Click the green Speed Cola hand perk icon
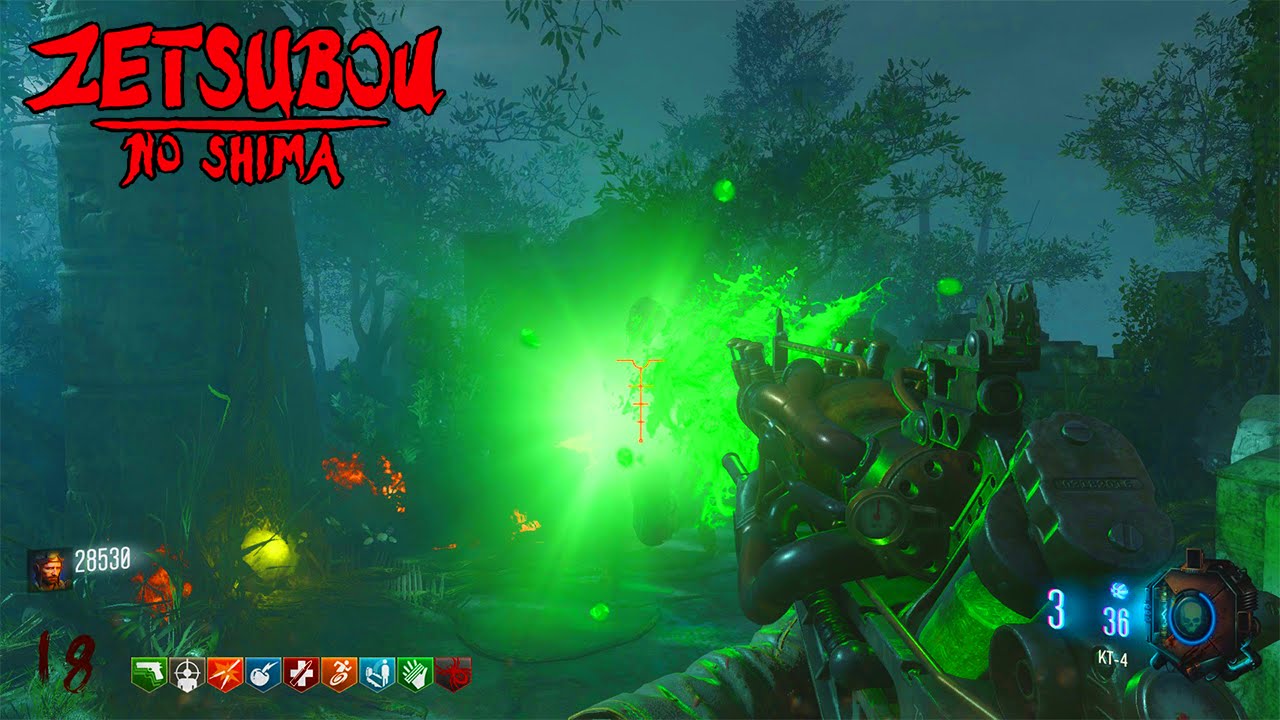 click(x=415, y=670)
